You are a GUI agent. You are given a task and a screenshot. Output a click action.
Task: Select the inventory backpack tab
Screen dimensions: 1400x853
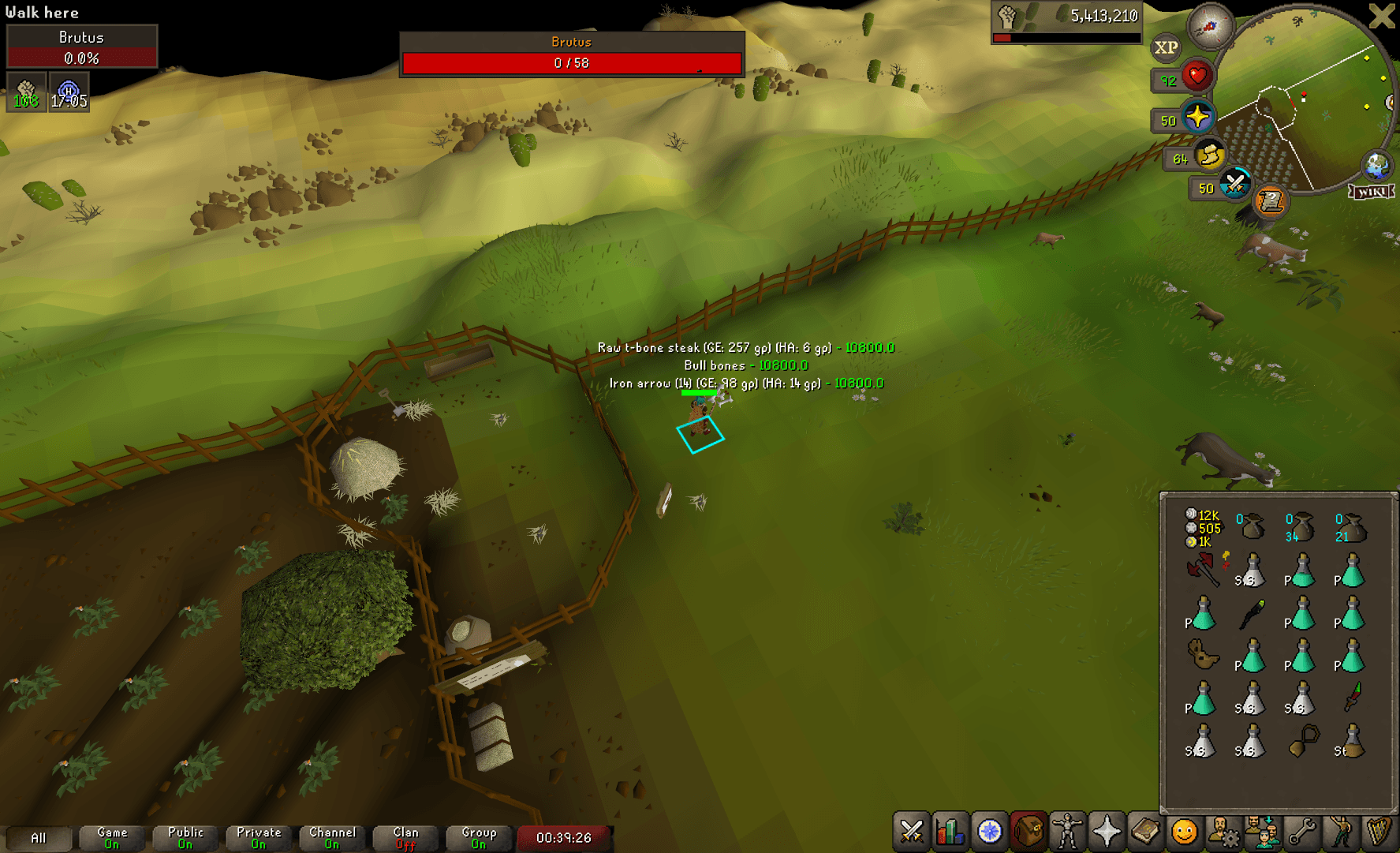[x=1028, y=831]
